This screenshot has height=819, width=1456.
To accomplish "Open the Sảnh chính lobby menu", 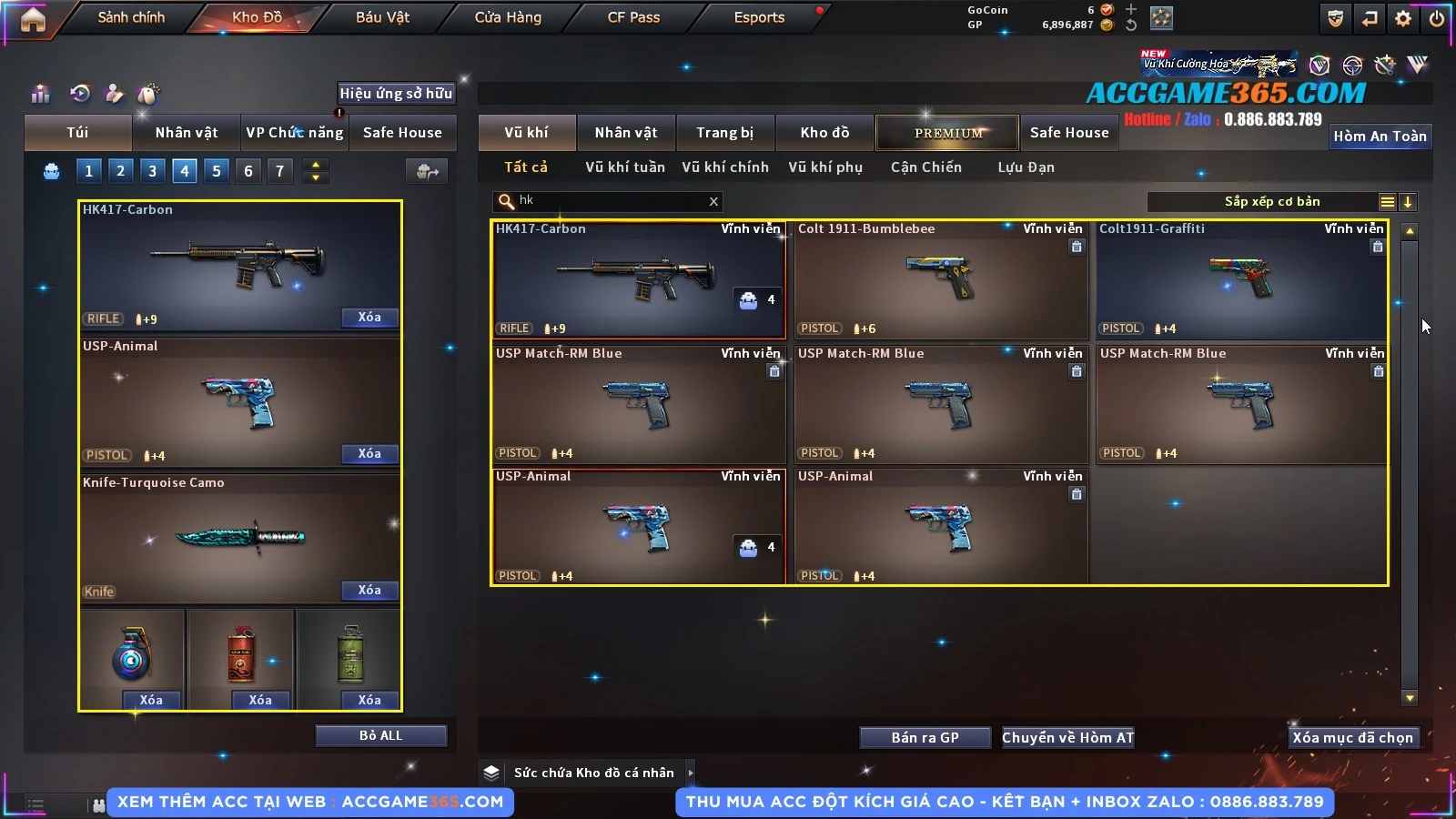I will (131, 17).
